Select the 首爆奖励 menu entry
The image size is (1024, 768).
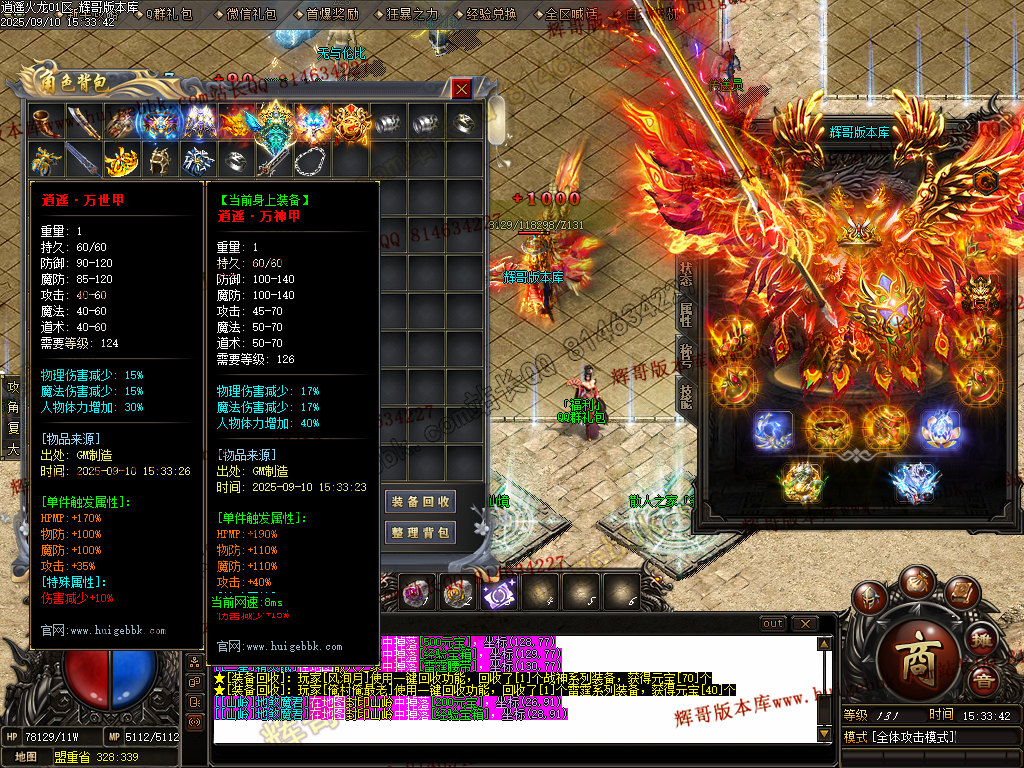tap(330, 14)
